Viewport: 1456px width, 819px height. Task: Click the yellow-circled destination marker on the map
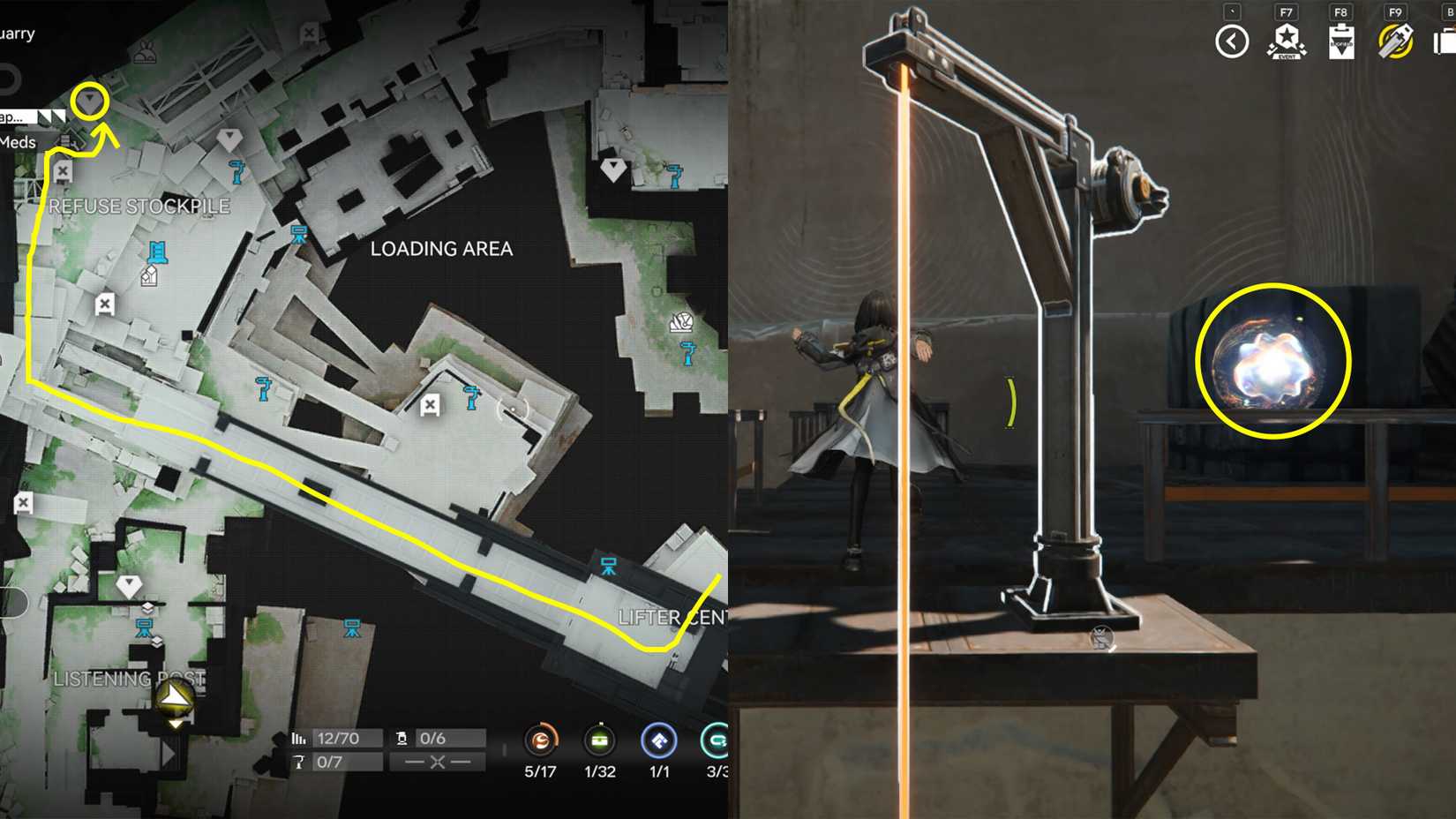tap(91, 101)
